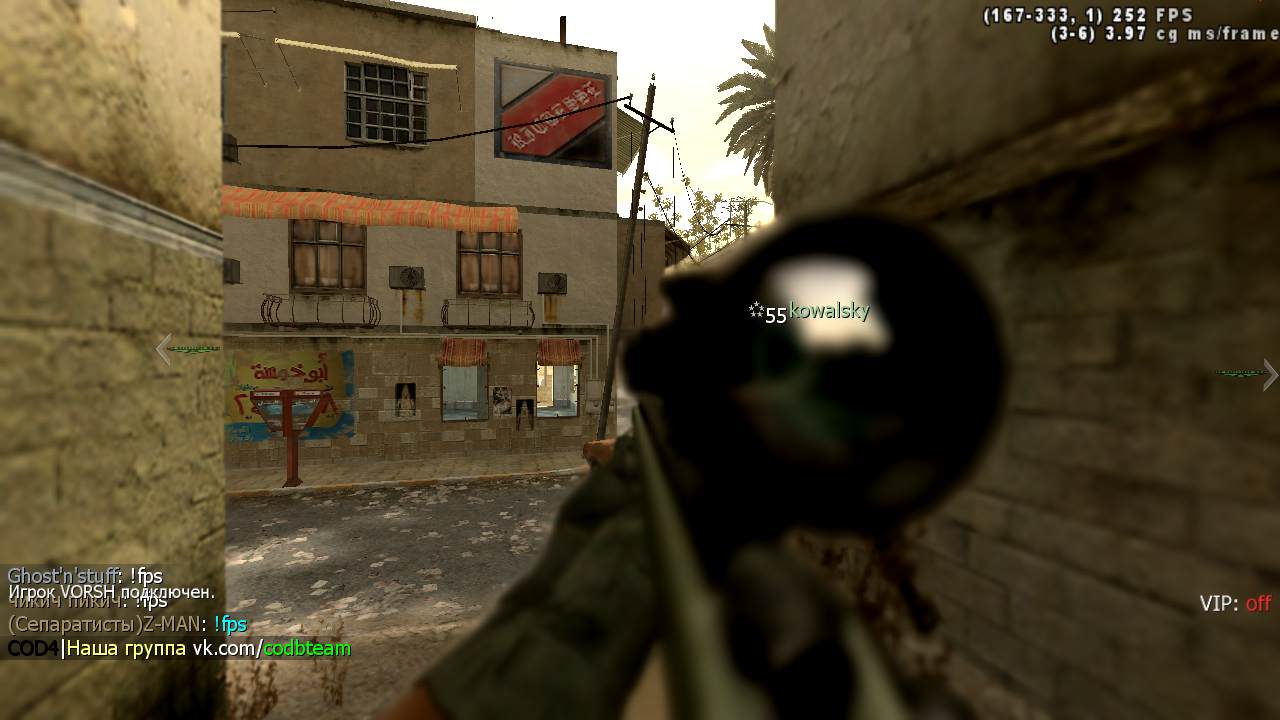Select the kowalsky player name tag
The height and width of the screenshot is (720, 1280).
pyautogui.click(x=829, y=311)
